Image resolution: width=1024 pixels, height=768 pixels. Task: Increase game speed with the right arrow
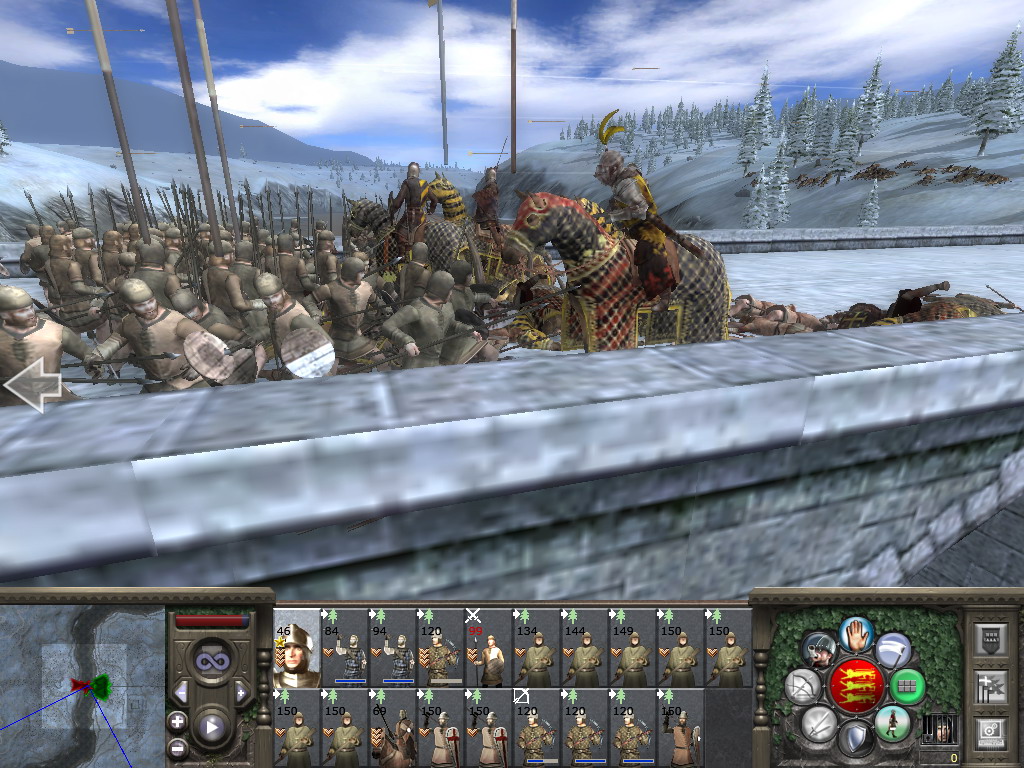pos(242,692)
